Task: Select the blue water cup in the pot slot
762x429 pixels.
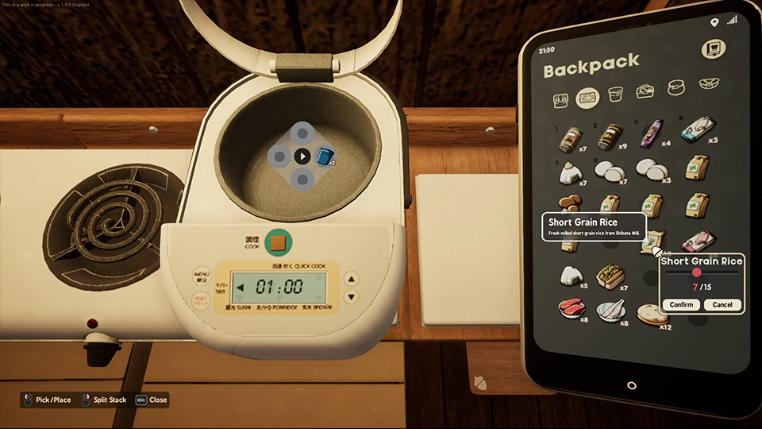Action: [x=324, y=156]
